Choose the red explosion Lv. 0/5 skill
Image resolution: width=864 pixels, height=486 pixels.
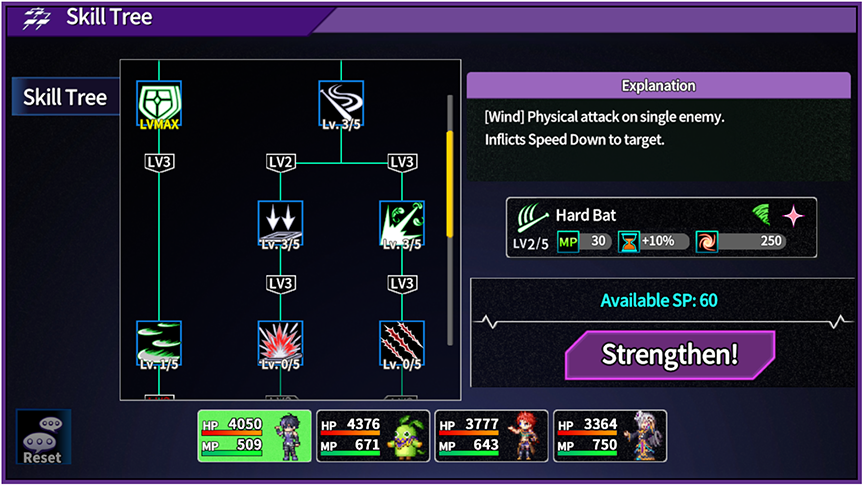point(280,344)
